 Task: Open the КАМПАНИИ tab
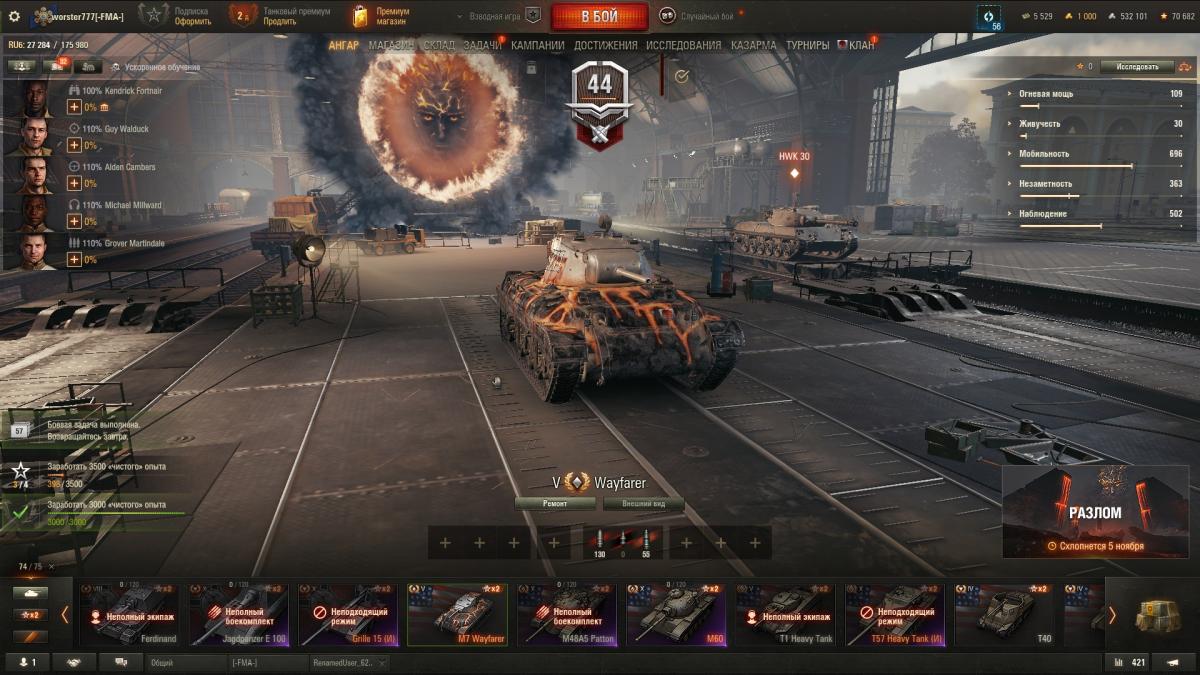click(538, 45)
